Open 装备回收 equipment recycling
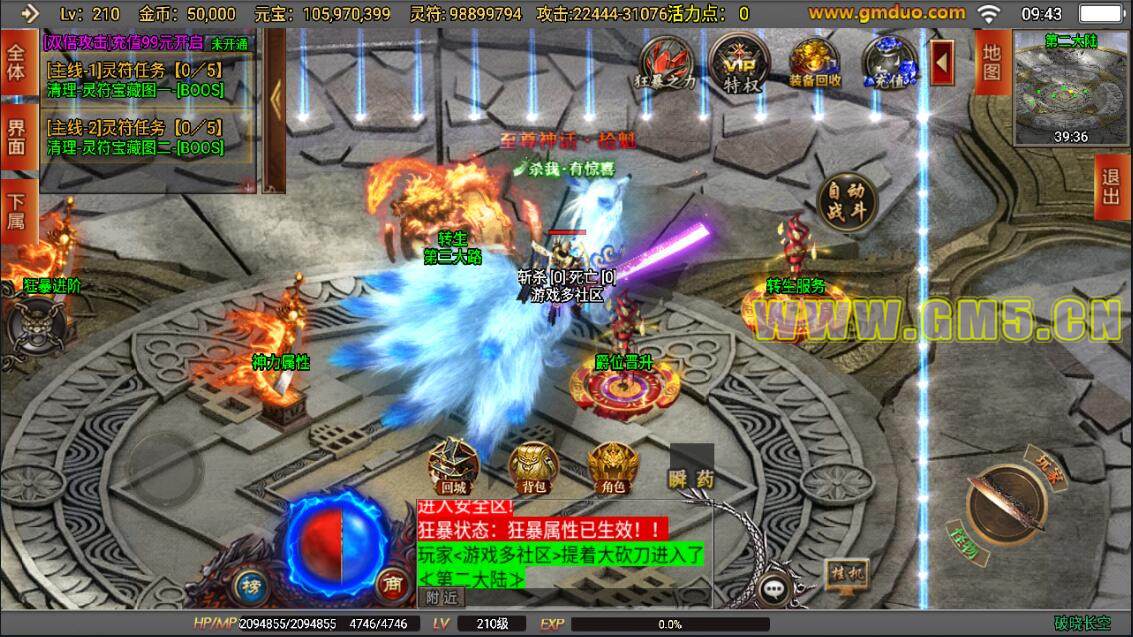 (814, 63)
